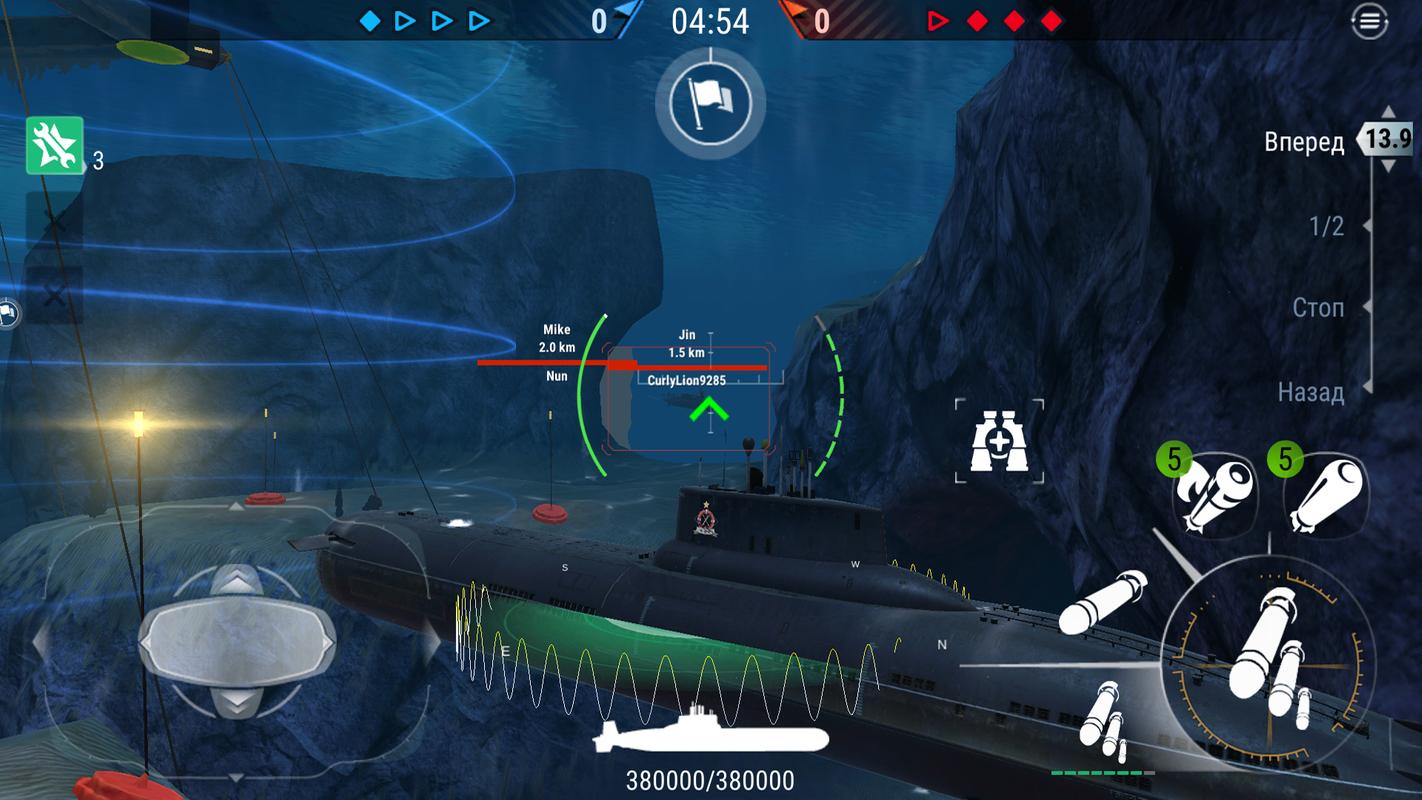The height and width of the screenshot is (800, 1422).
Task: Set throttle to 1/2 speed
Action: [x=1326, y=227]
